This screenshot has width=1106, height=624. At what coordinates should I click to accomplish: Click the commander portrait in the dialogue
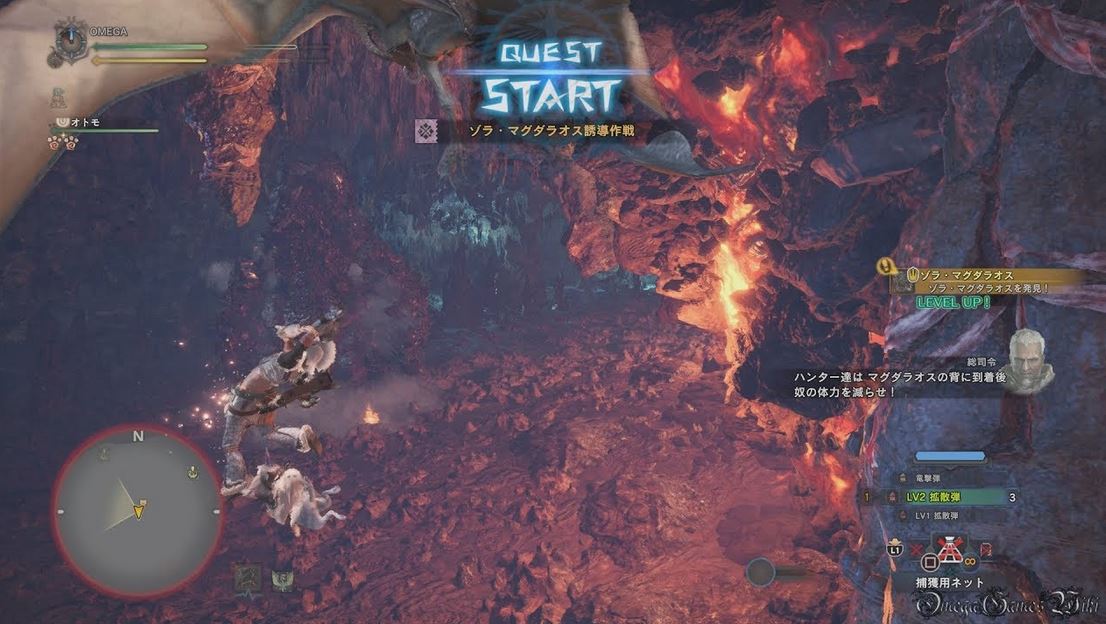1029,358
